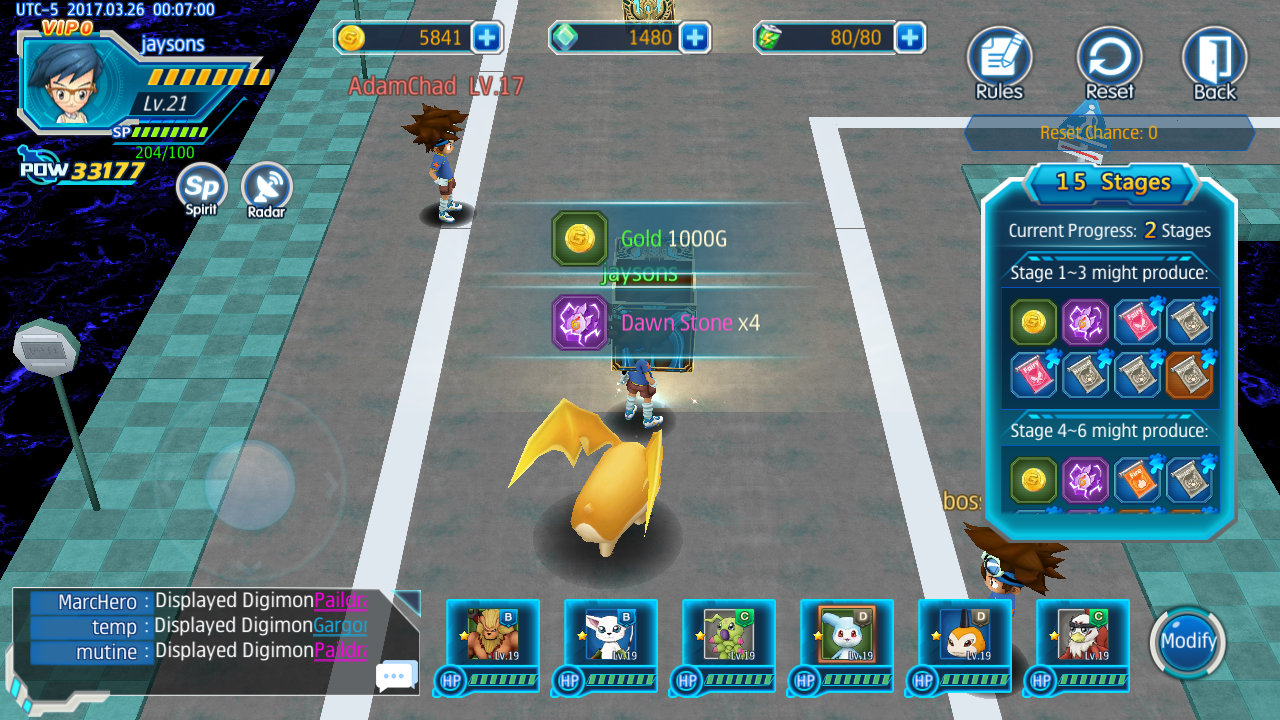Open chat with the speech bubble icon
Viewport: 1280px width, 720px height.
pos(396,677)
